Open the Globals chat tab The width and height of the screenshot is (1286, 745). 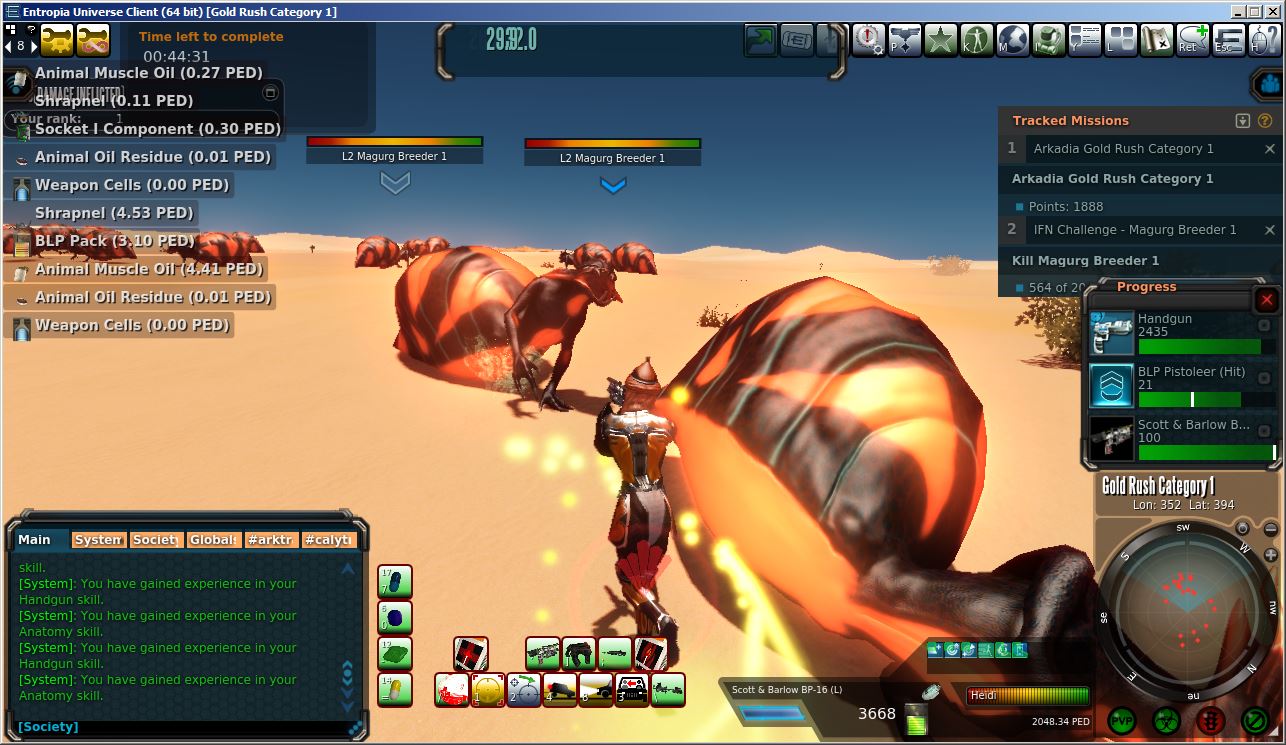click(x=213, y=540)
